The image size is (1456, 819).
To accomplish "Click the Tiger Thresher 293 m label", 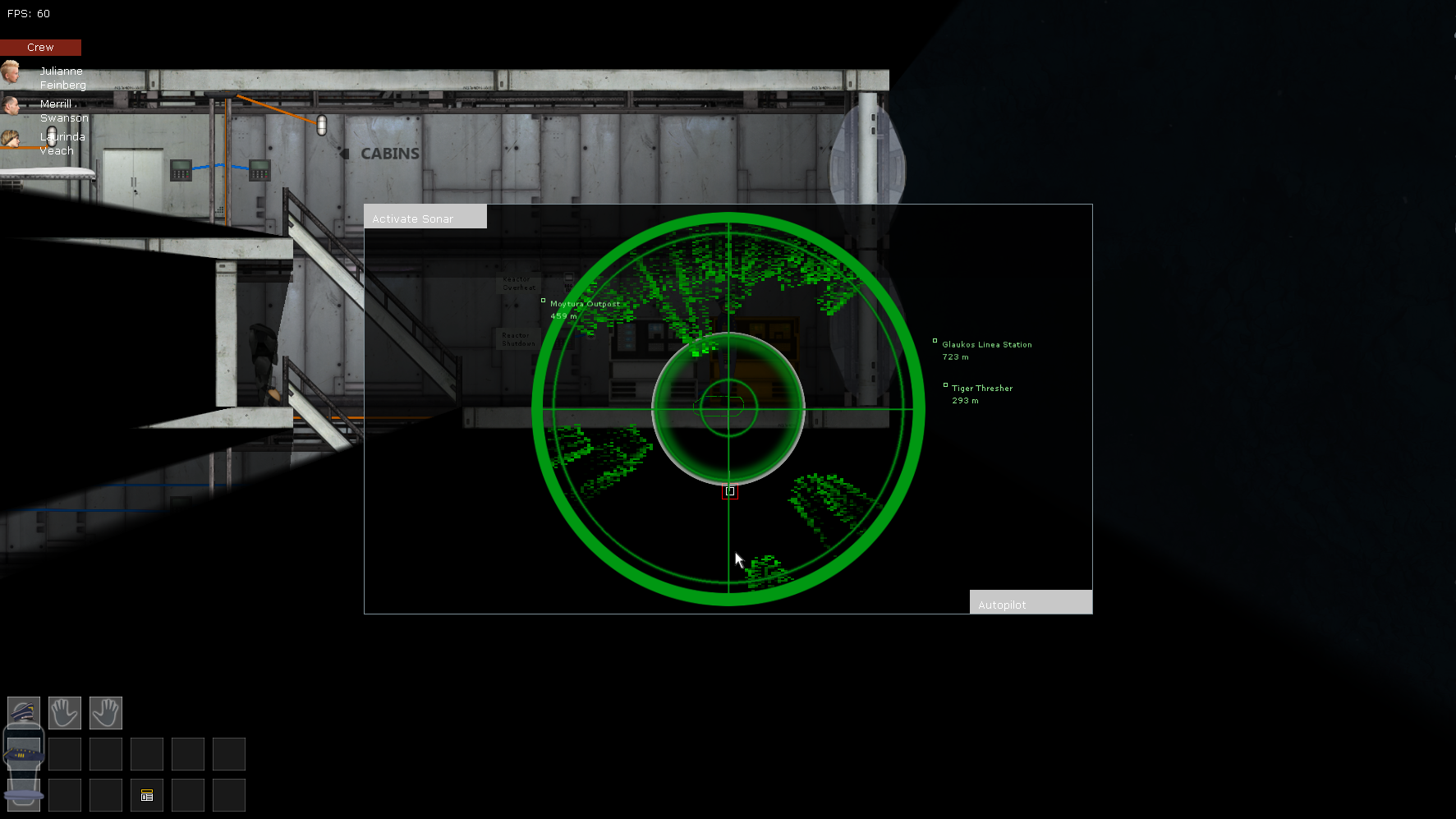I will 964,400.
